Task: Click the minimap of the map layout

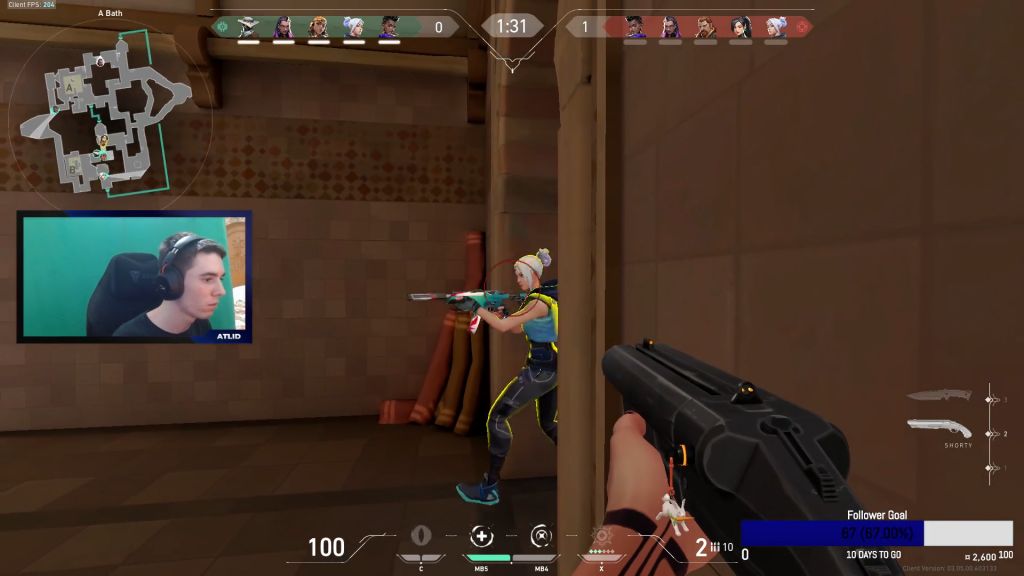Action: point(110,112)
